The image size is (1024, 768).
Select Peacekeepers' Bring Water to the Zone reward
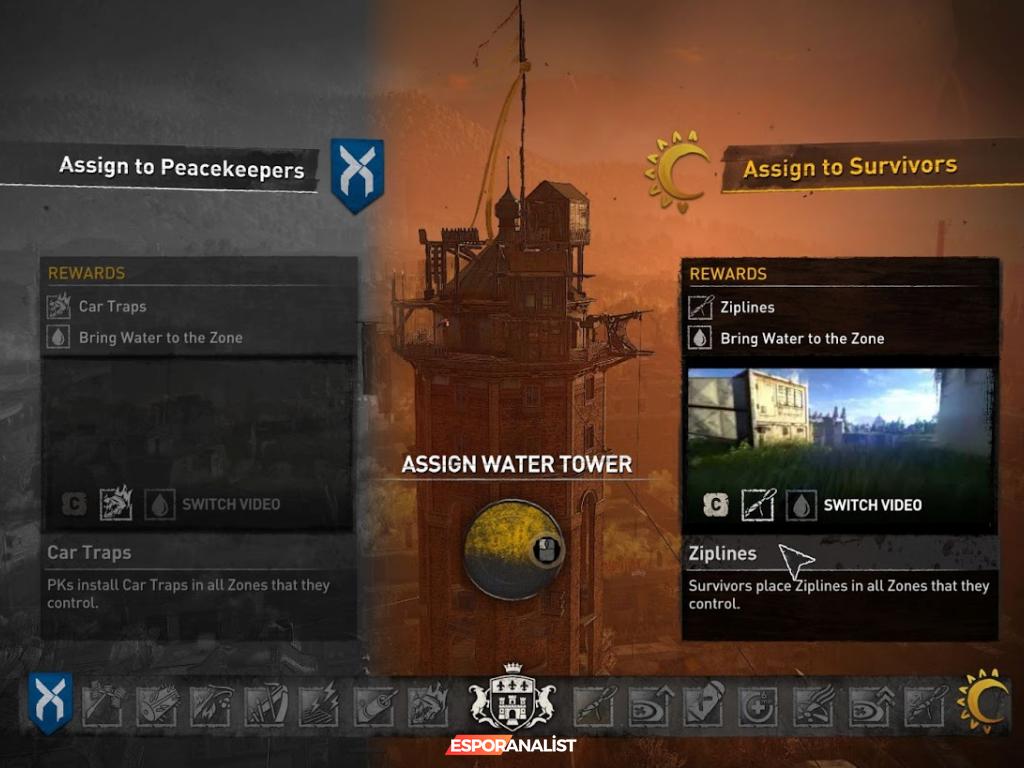[160, 338]
